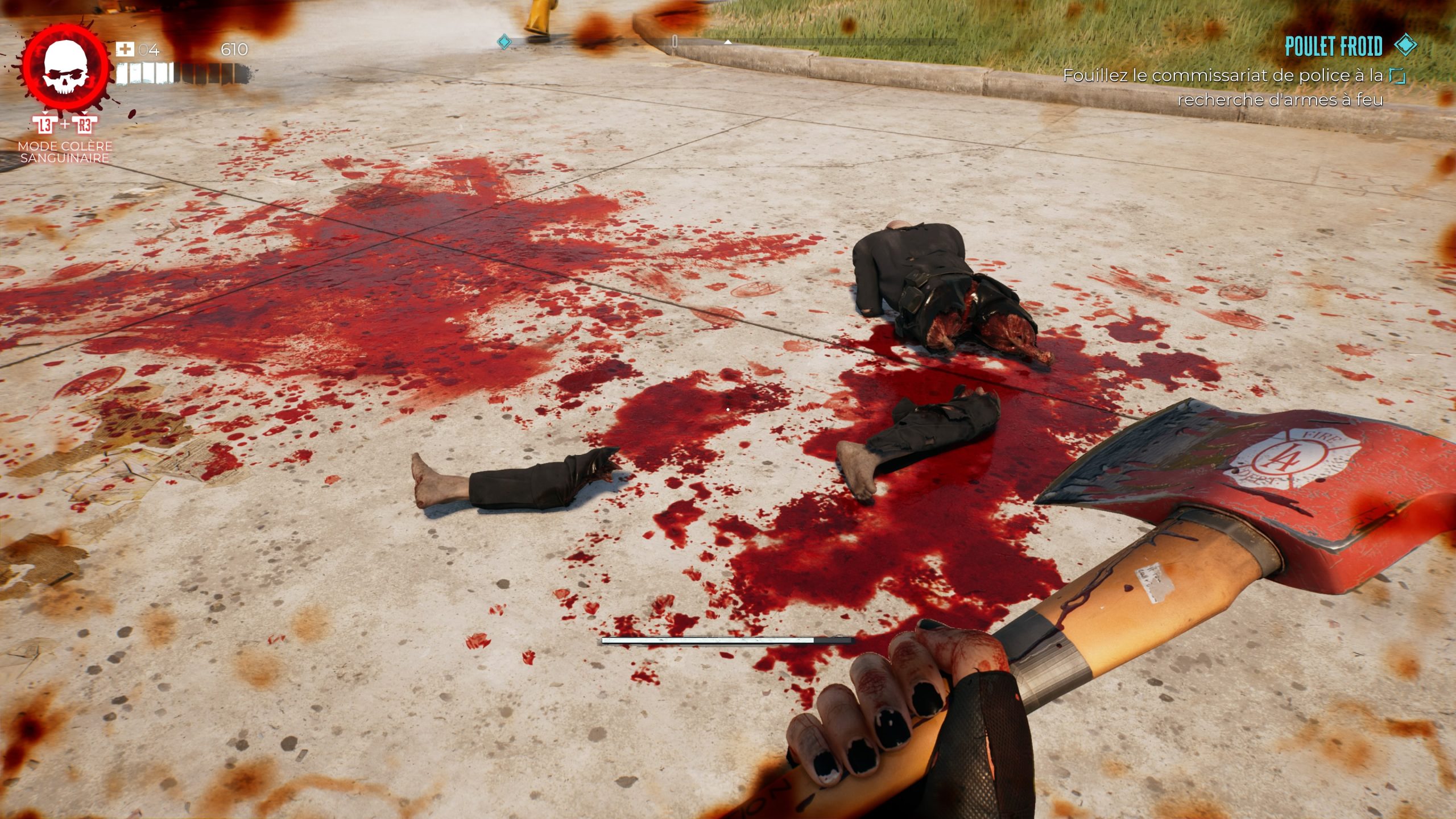This screenshot has height=819, width=1456.
Task: Click the compass bar at top
Action: tap(728, 42)
